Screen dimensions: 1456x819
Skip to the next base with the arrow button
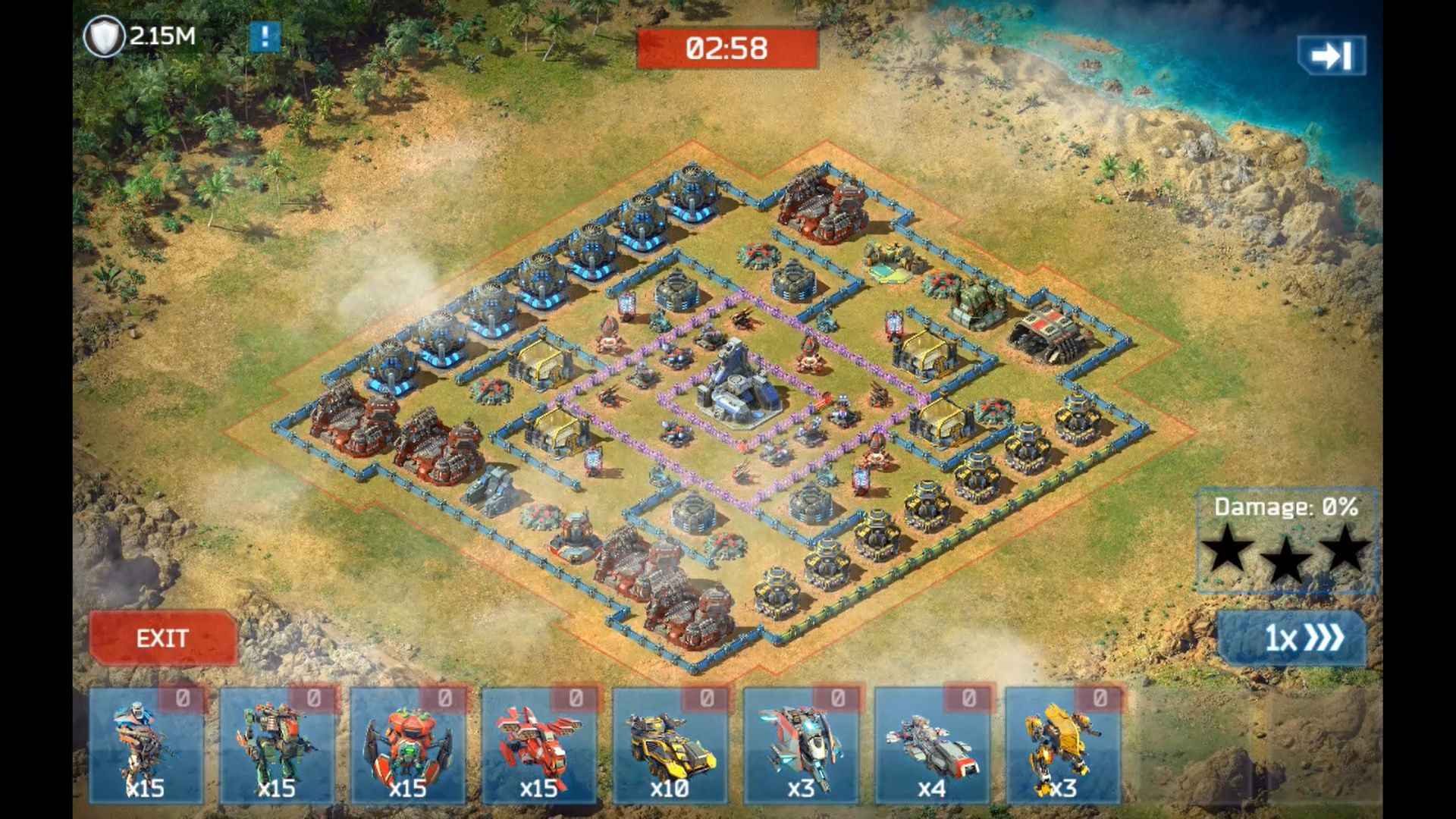point(1331,55)
